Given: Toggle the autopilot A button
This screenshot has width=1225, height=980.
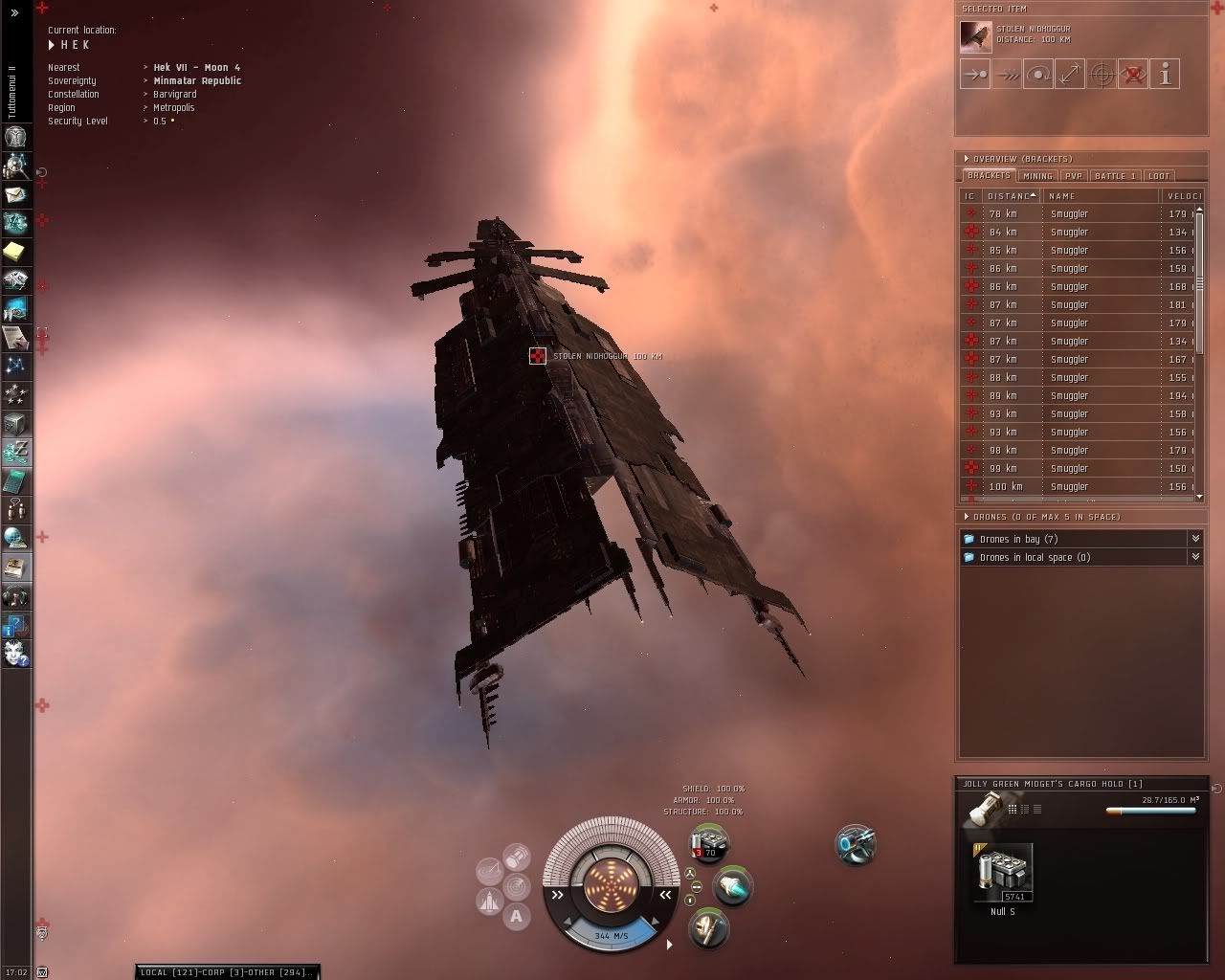Looking at the screenshot, I should click(x=517, y=917).
